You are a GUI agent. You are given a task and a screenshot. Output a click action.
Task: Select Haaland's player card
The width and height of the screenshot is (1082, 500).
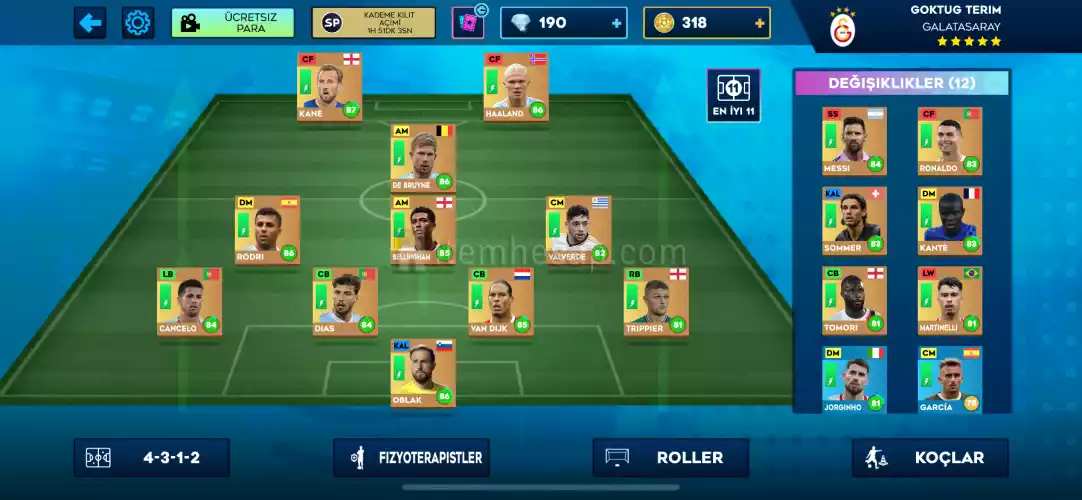(x=516, y=87)
